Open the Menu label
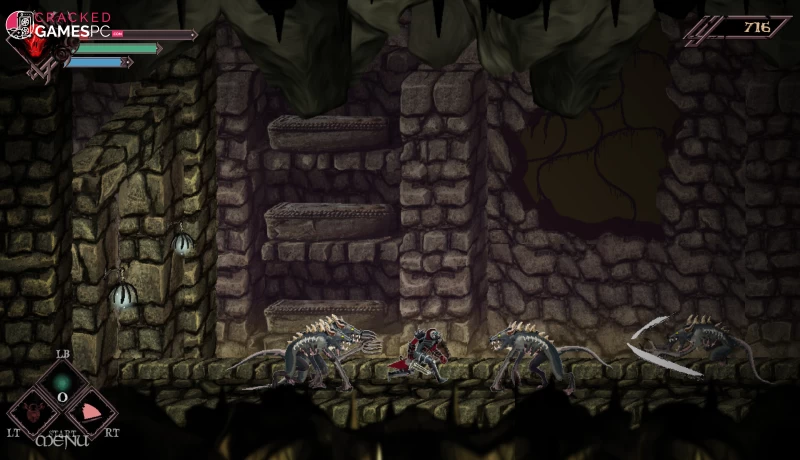The image size is (800, 460). (62, 439)
